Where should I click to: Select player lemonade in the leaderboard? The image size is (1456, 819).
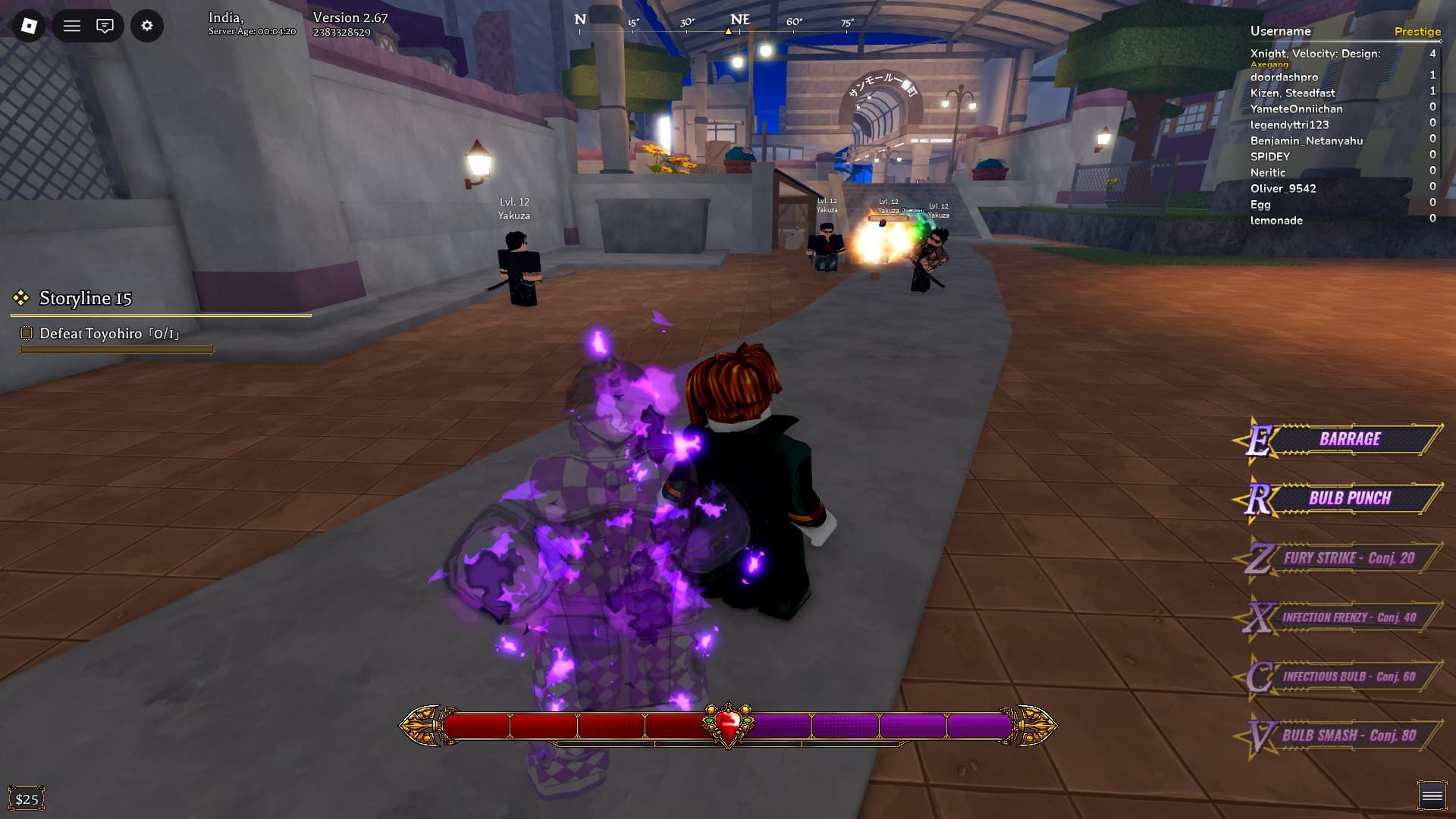[x=1276, y=221]
